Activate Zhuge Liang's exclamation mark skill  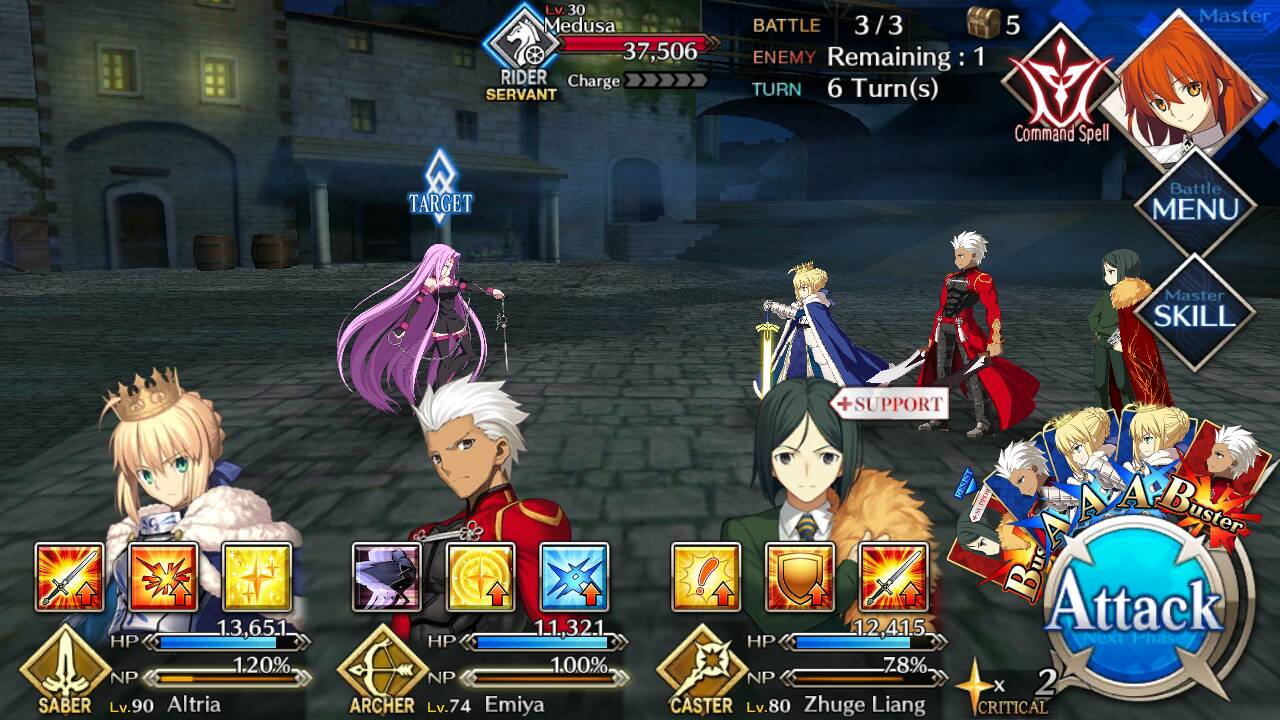click(706, 577)
